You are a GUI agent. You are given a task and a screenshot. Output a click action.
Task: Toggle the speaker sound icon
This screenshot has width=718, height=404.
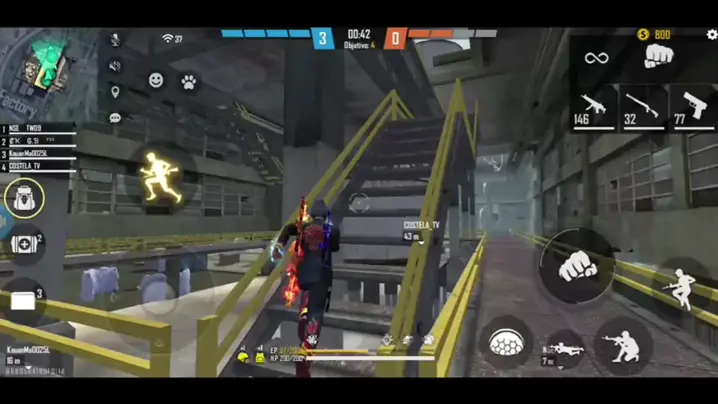point(115,66)
